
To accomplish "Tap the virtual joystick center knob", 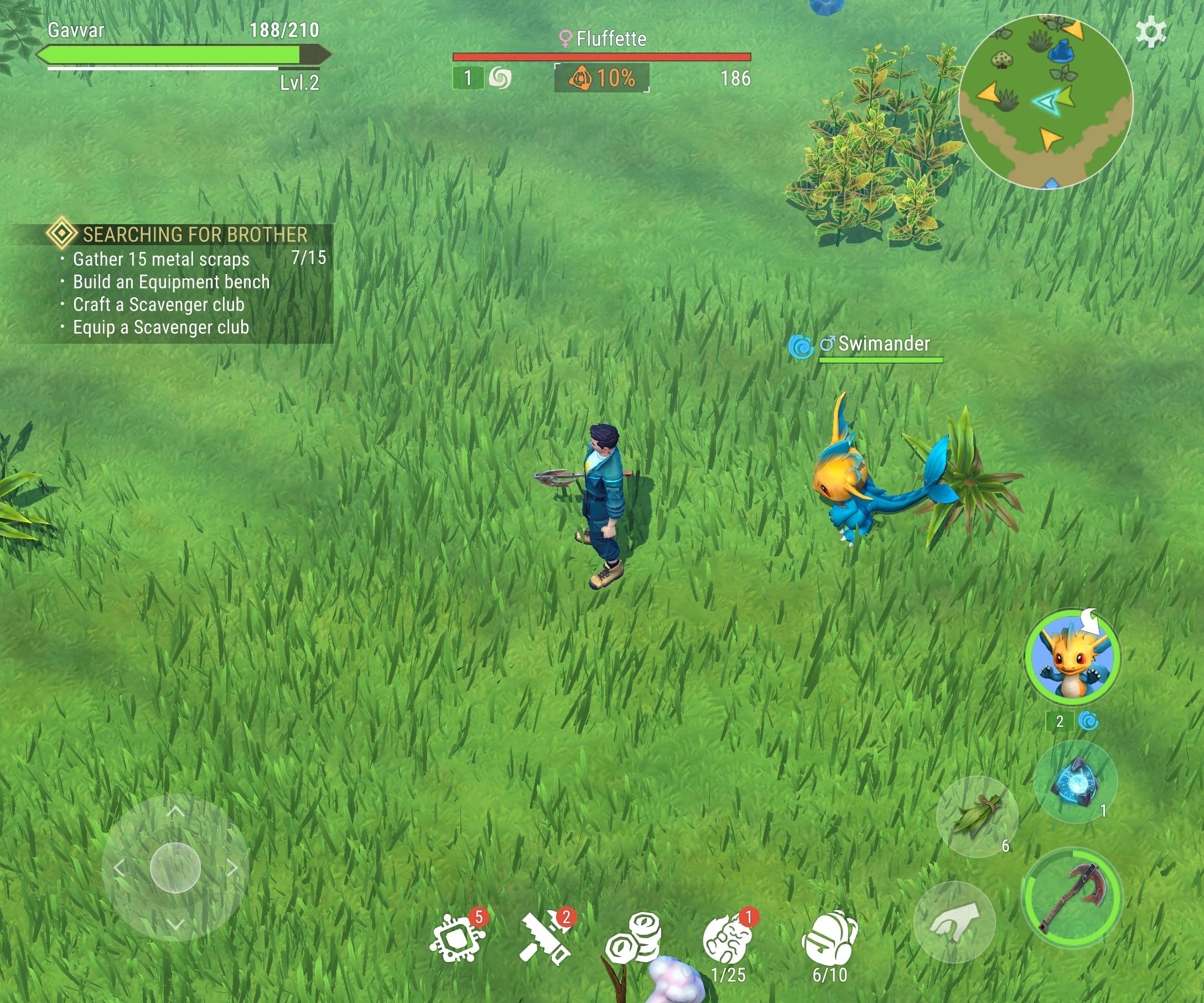I will 175,867.
